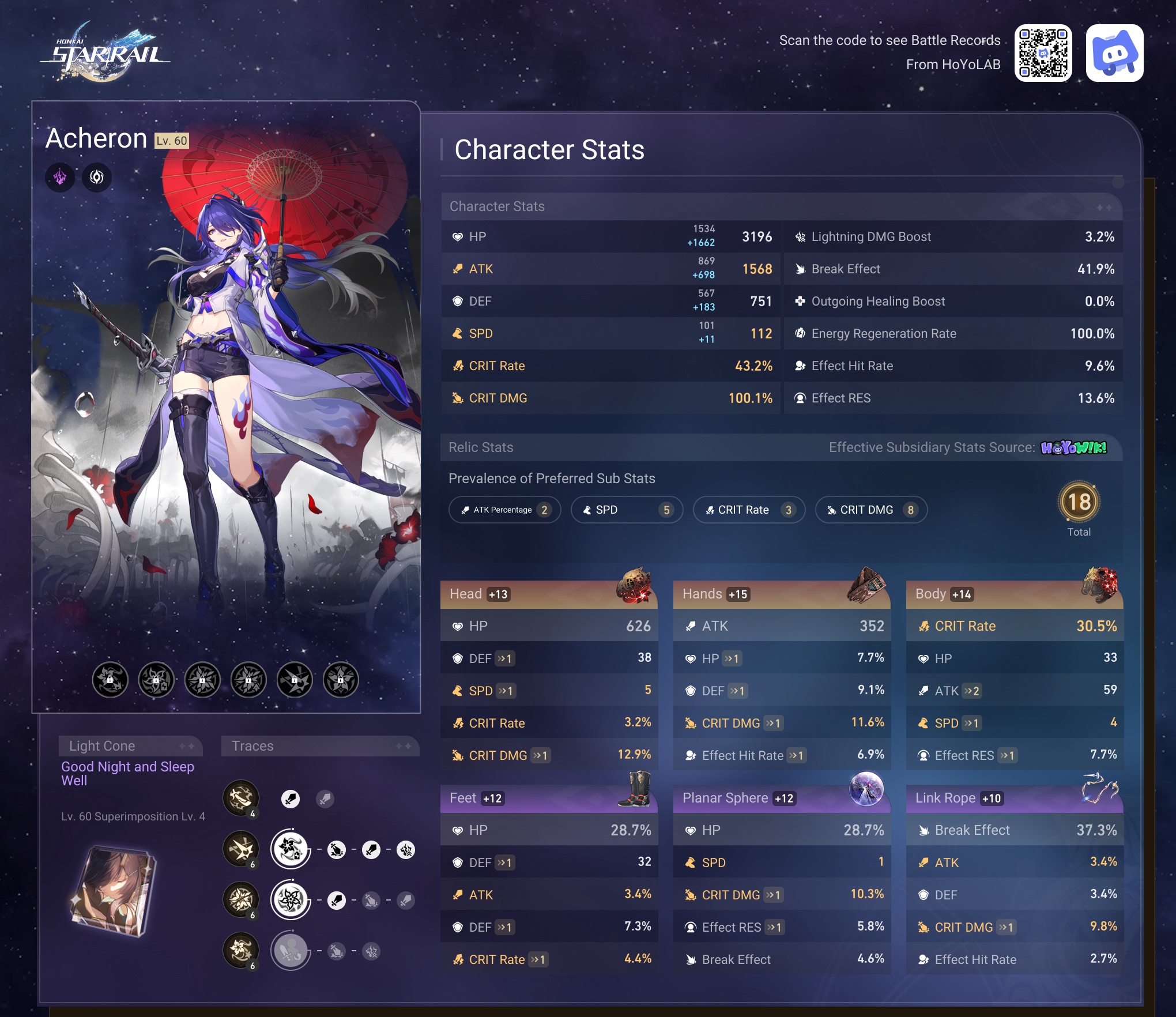Toggle the first eidolon slot under Acheron

point(110,680)
